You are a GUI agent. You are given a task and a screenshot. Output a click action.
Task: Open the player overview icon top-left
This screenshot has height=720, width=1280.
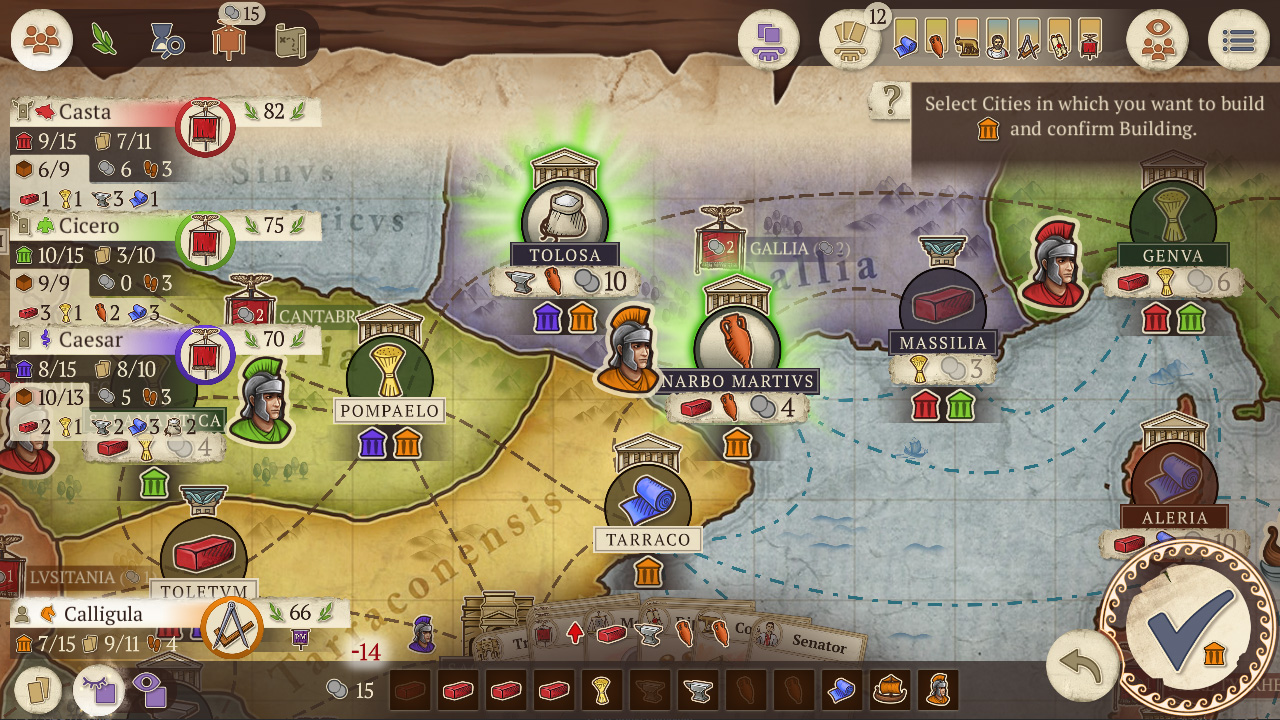pyautogui.click(x=41, y=40)
